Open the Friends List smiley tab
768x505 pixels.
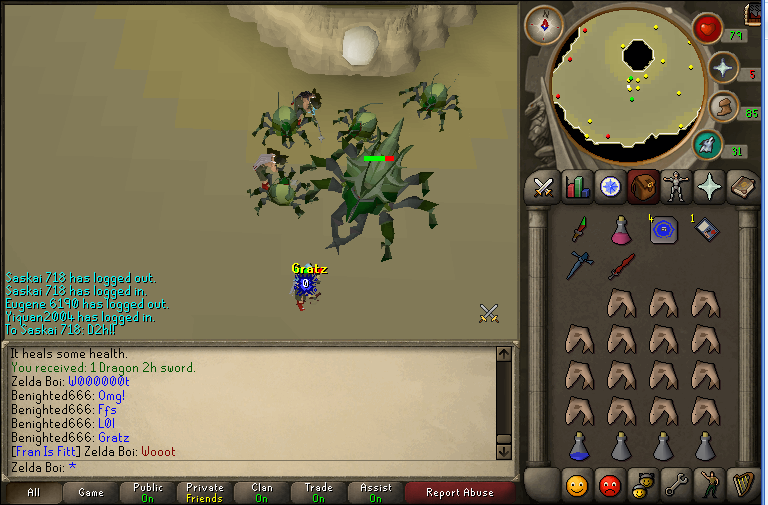pos(577,486)
